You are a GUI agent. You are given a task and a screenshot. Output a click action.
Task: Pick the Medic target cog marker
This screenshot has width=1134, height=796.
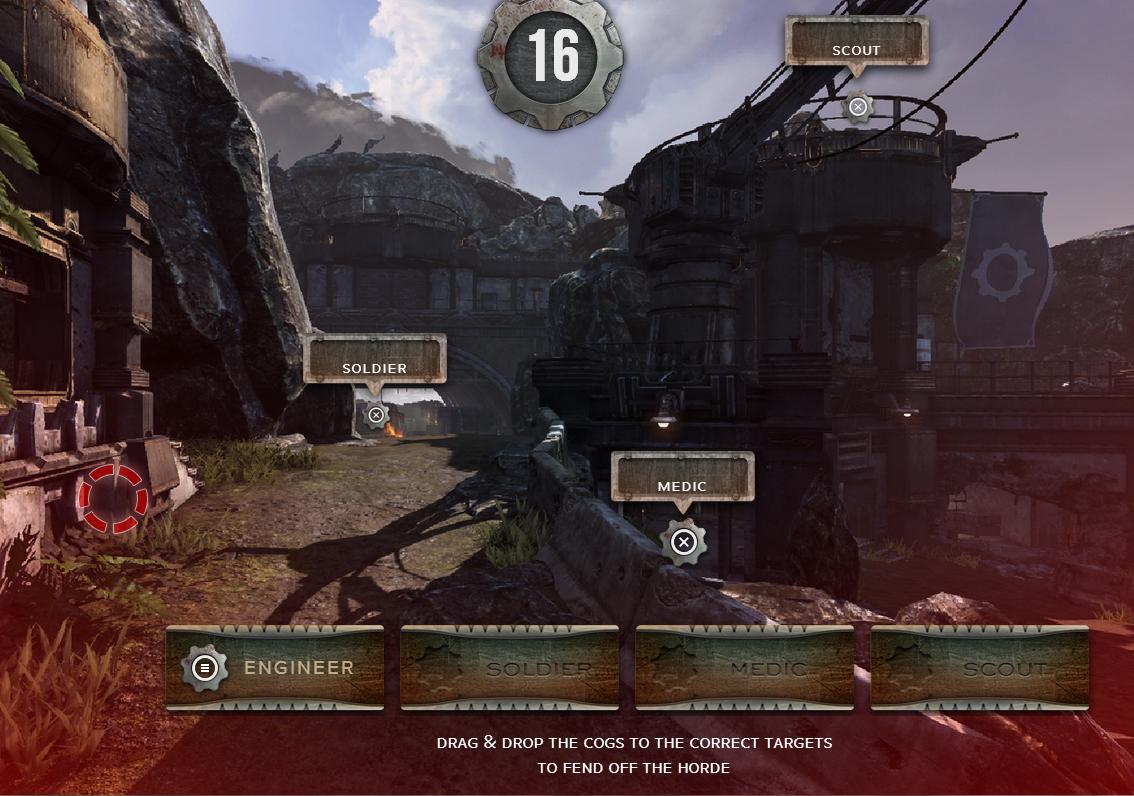coord(683,542)
